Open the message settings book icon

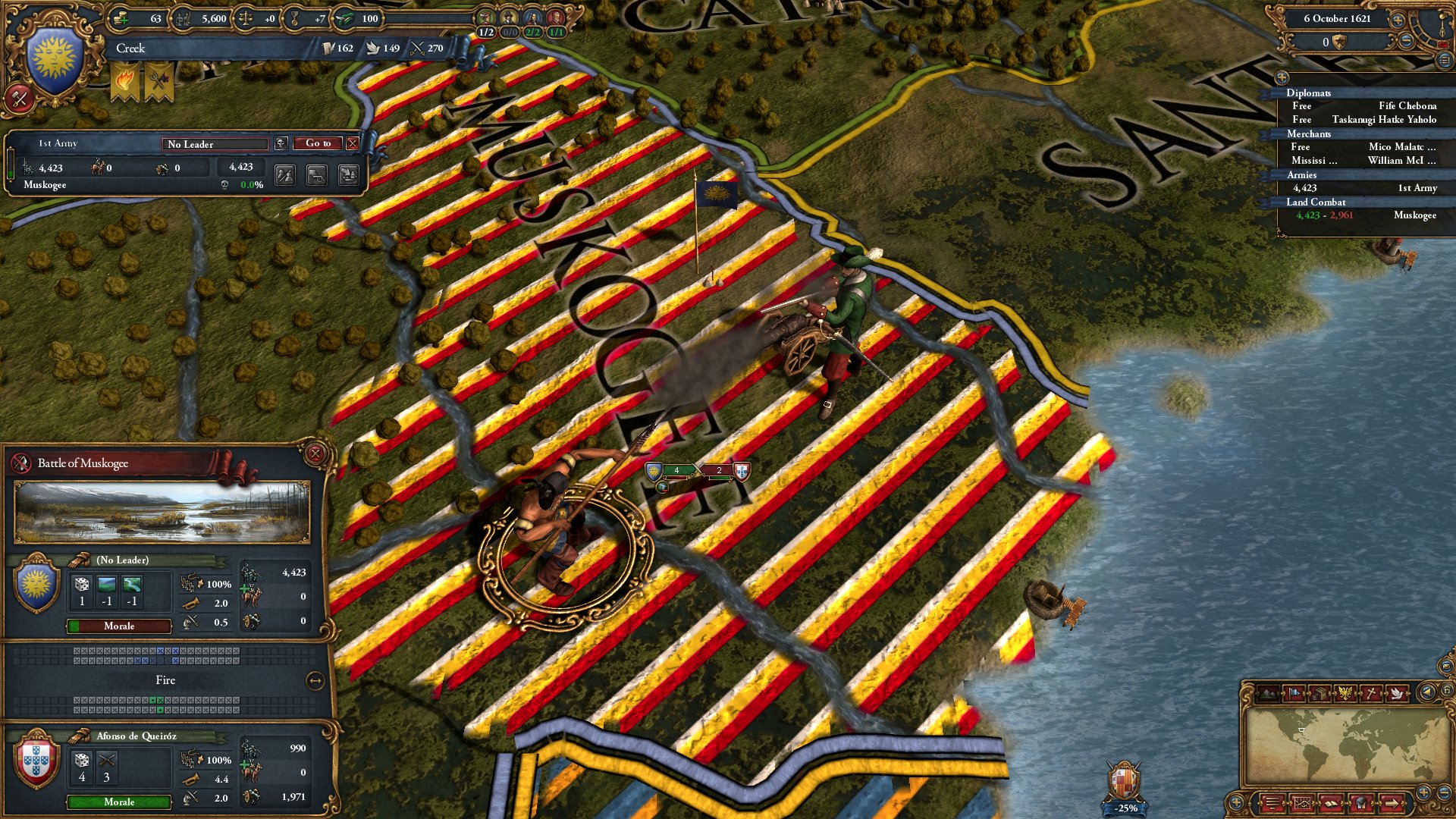(1331, 804)
